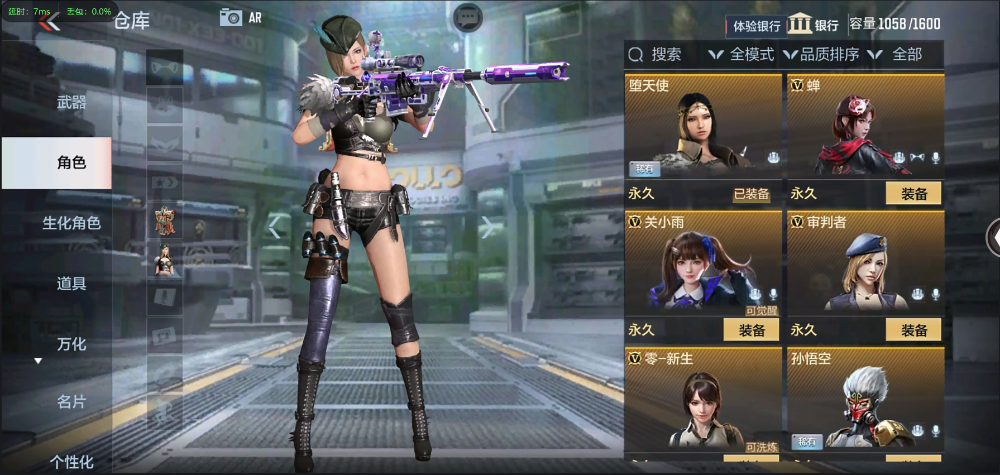The height and width of the screenshot is (475, 1000).
Task: Open the 体验银行 trial bank
Action: [x=757, y=25]
